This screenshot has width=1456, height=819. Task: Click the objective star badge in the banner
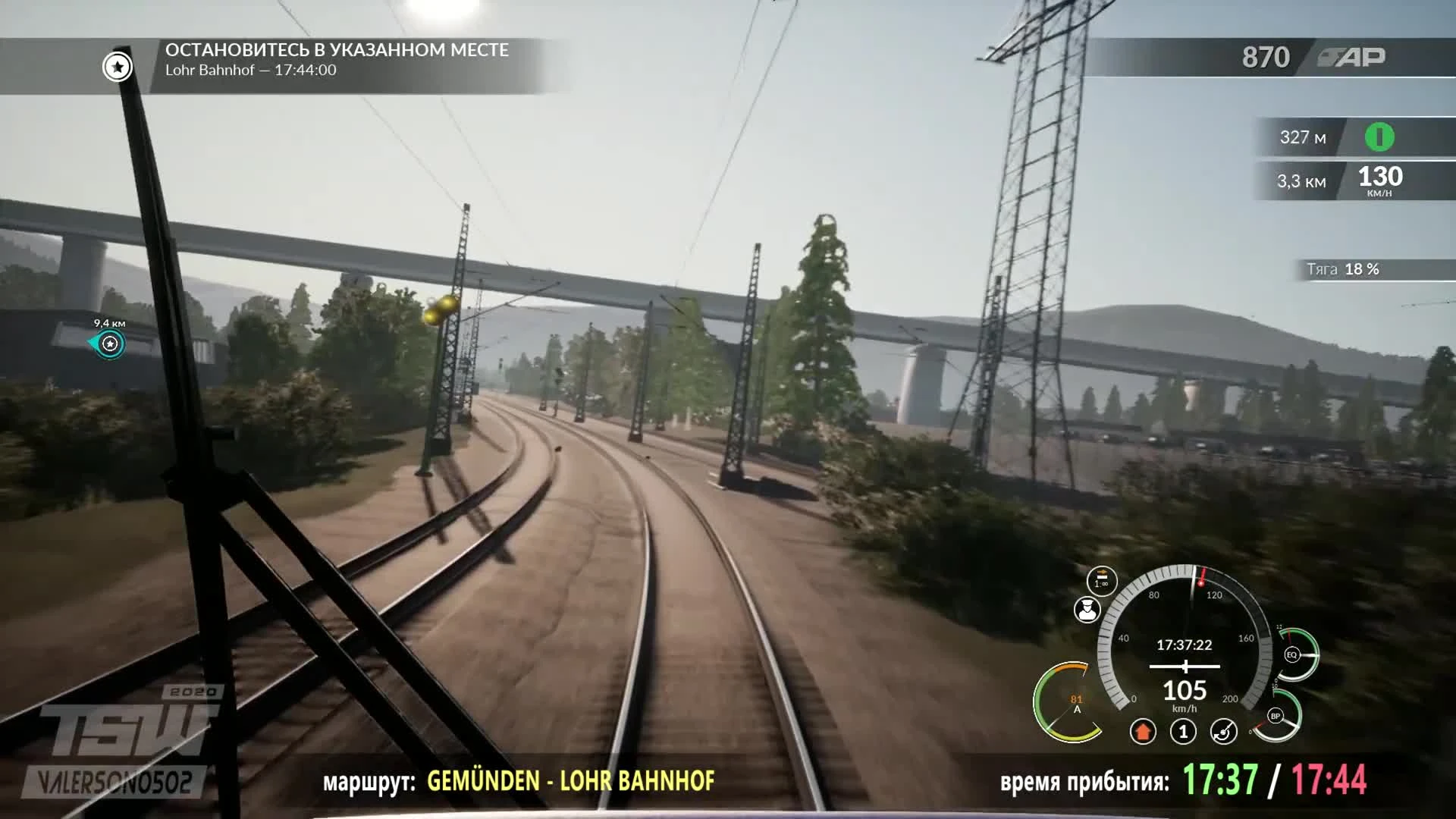click(x=116, y=67)
